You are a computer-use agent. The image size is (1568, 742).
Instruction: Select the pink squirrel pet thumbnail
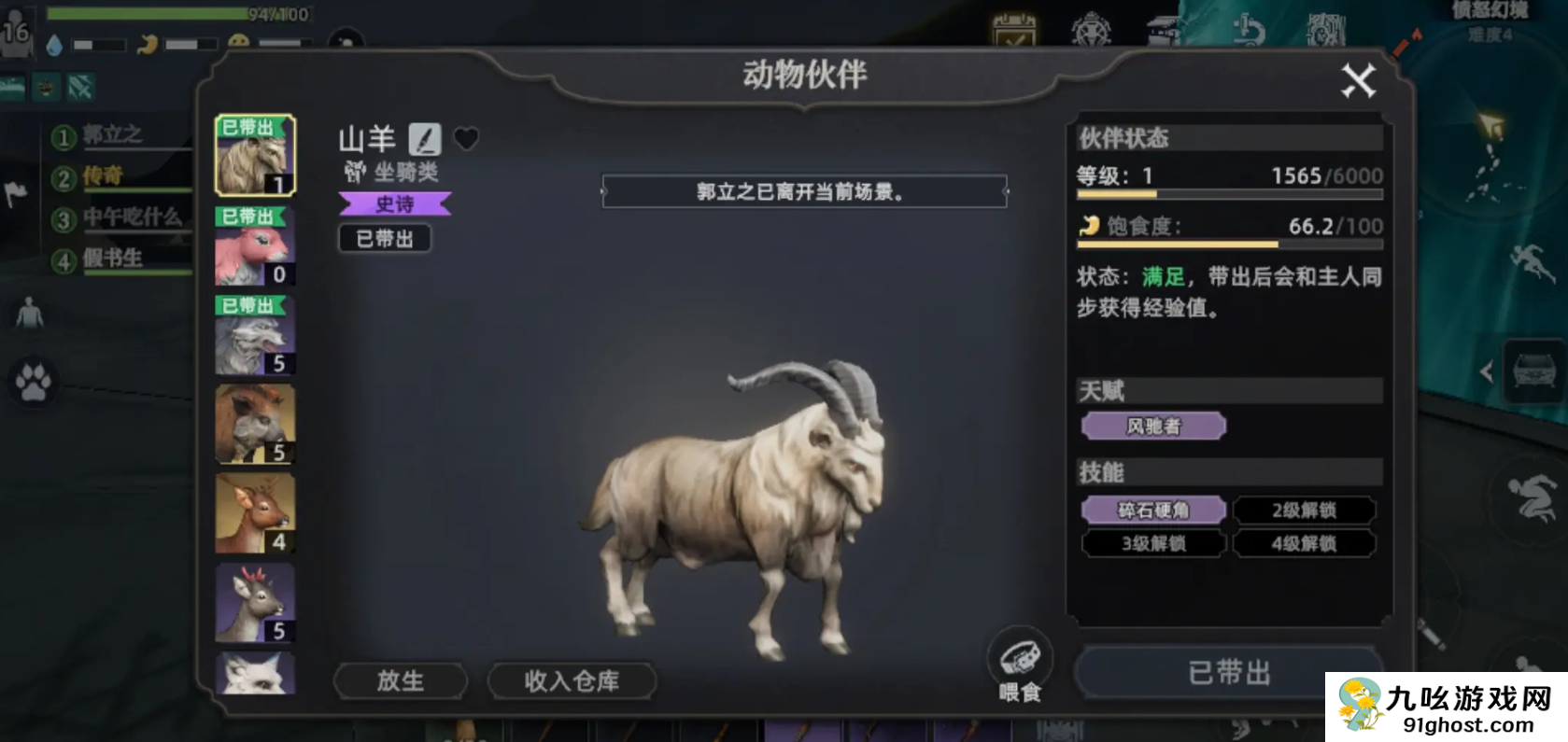(x=253, y=245)
